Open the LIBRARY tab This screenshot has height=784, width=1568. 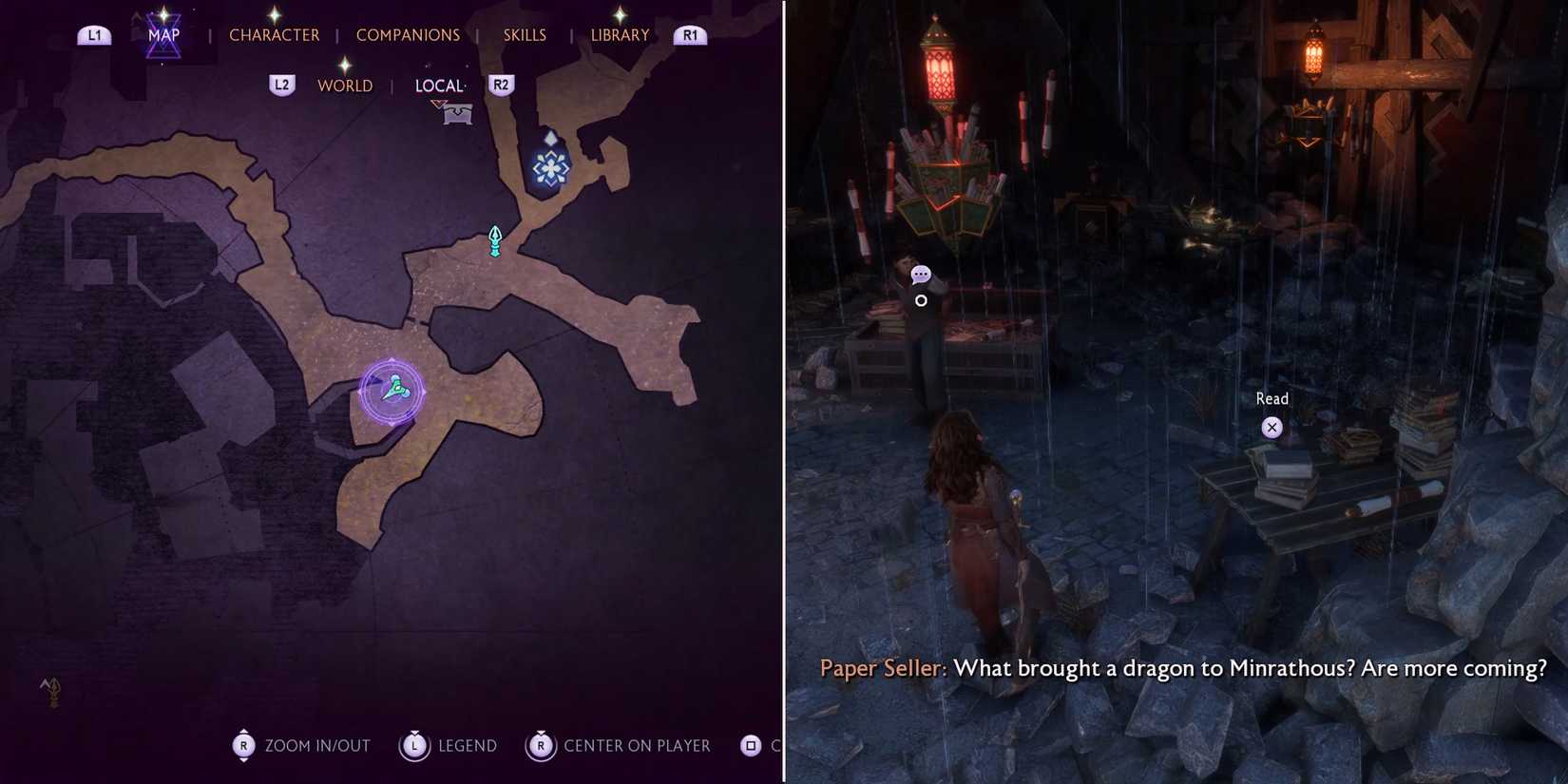[x=619, y=34]
